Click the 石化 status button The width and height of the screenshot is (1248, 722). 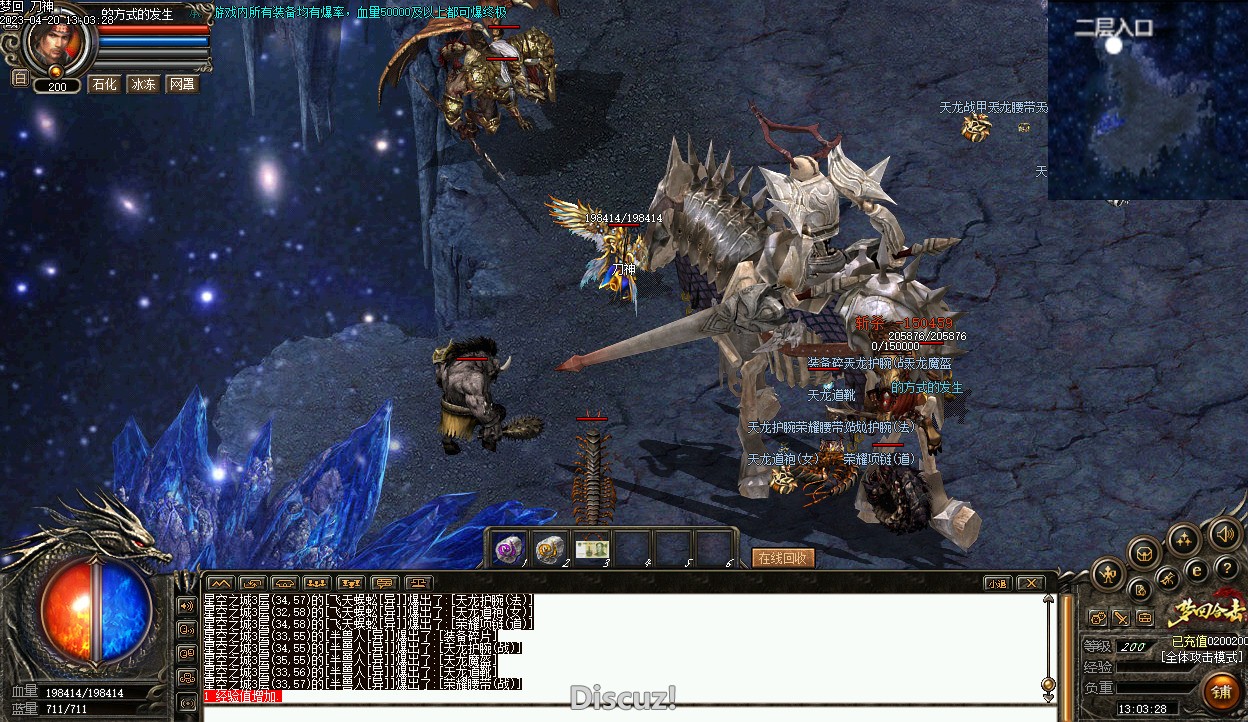coord(104,84)
